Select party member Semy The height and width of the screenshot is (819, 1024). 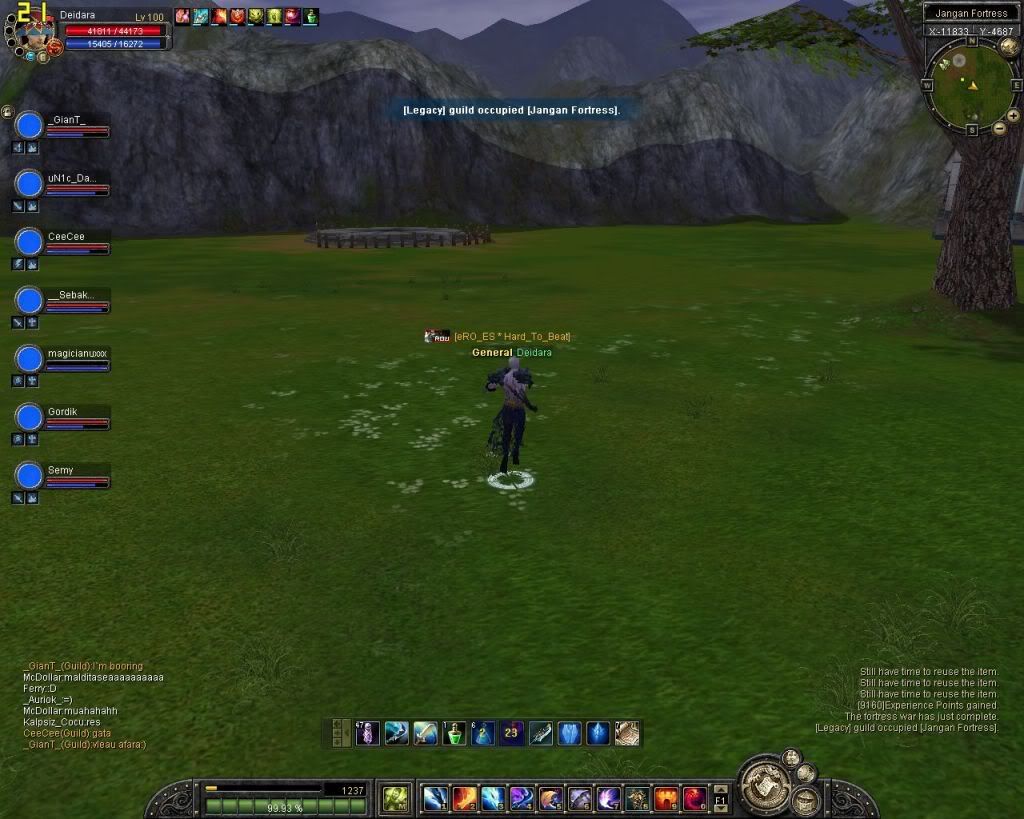point(30,476)
